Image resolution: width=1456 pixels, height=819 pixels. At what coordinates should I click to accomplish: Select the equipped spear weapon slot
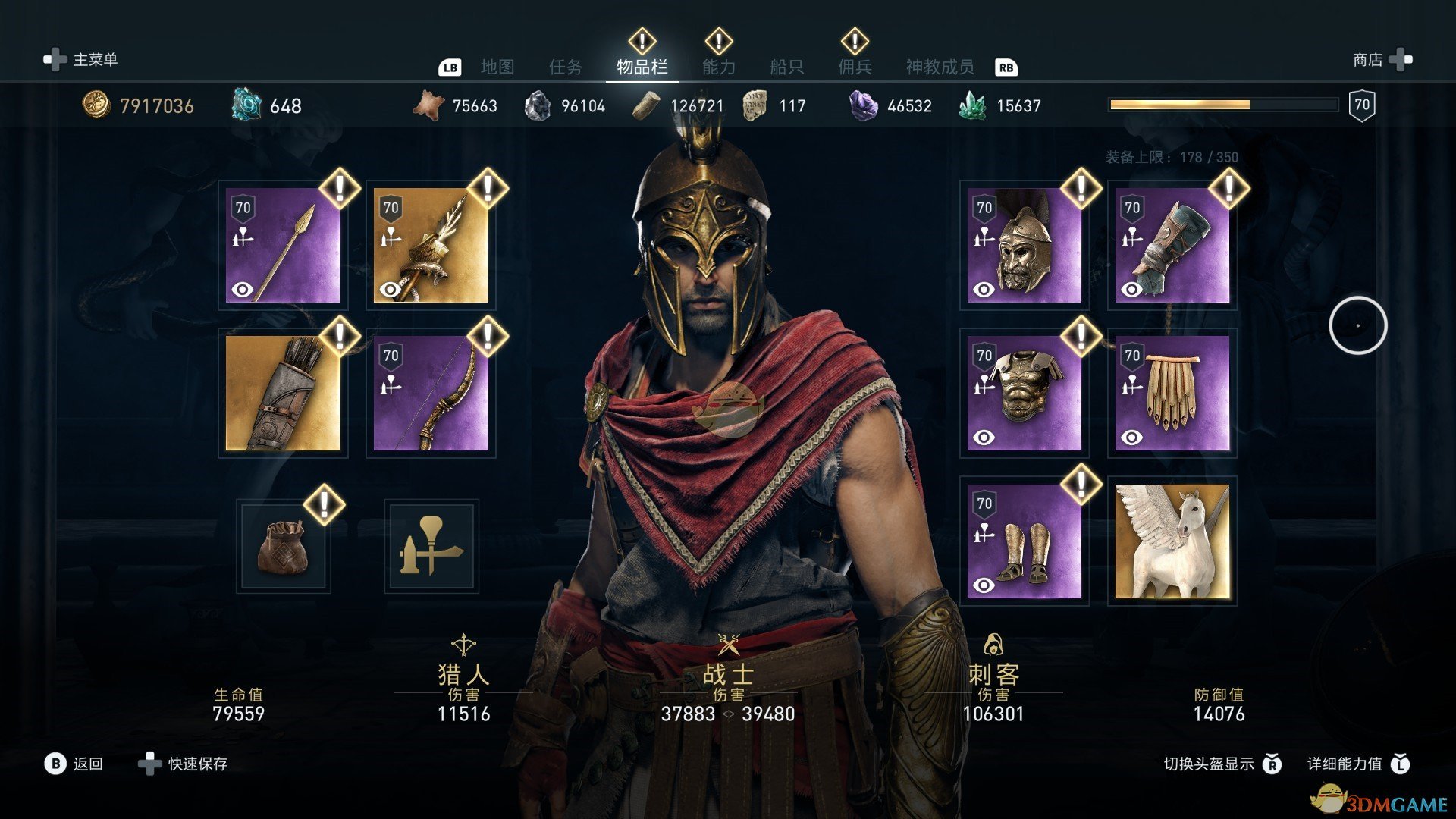283,246
